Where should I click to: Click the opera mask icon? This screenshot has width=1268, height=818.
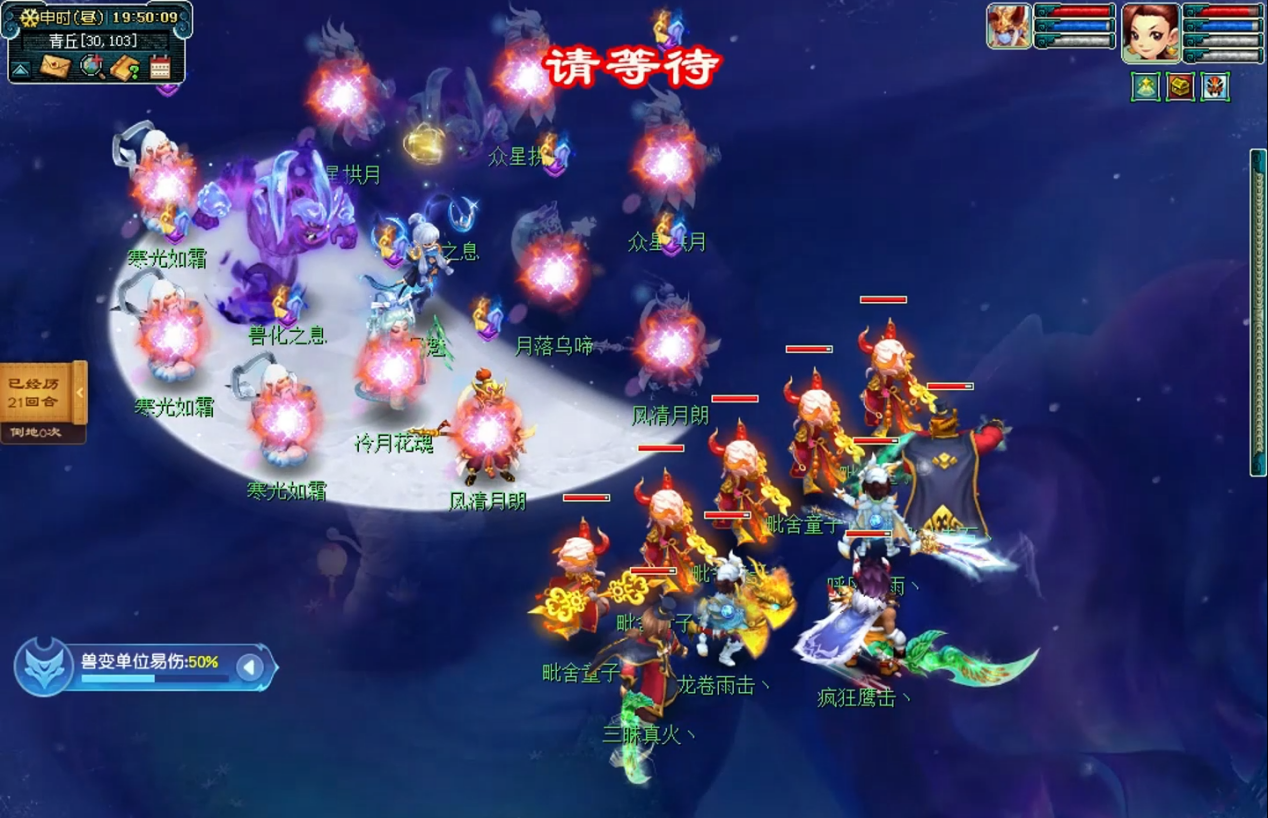coord(1215,87)
